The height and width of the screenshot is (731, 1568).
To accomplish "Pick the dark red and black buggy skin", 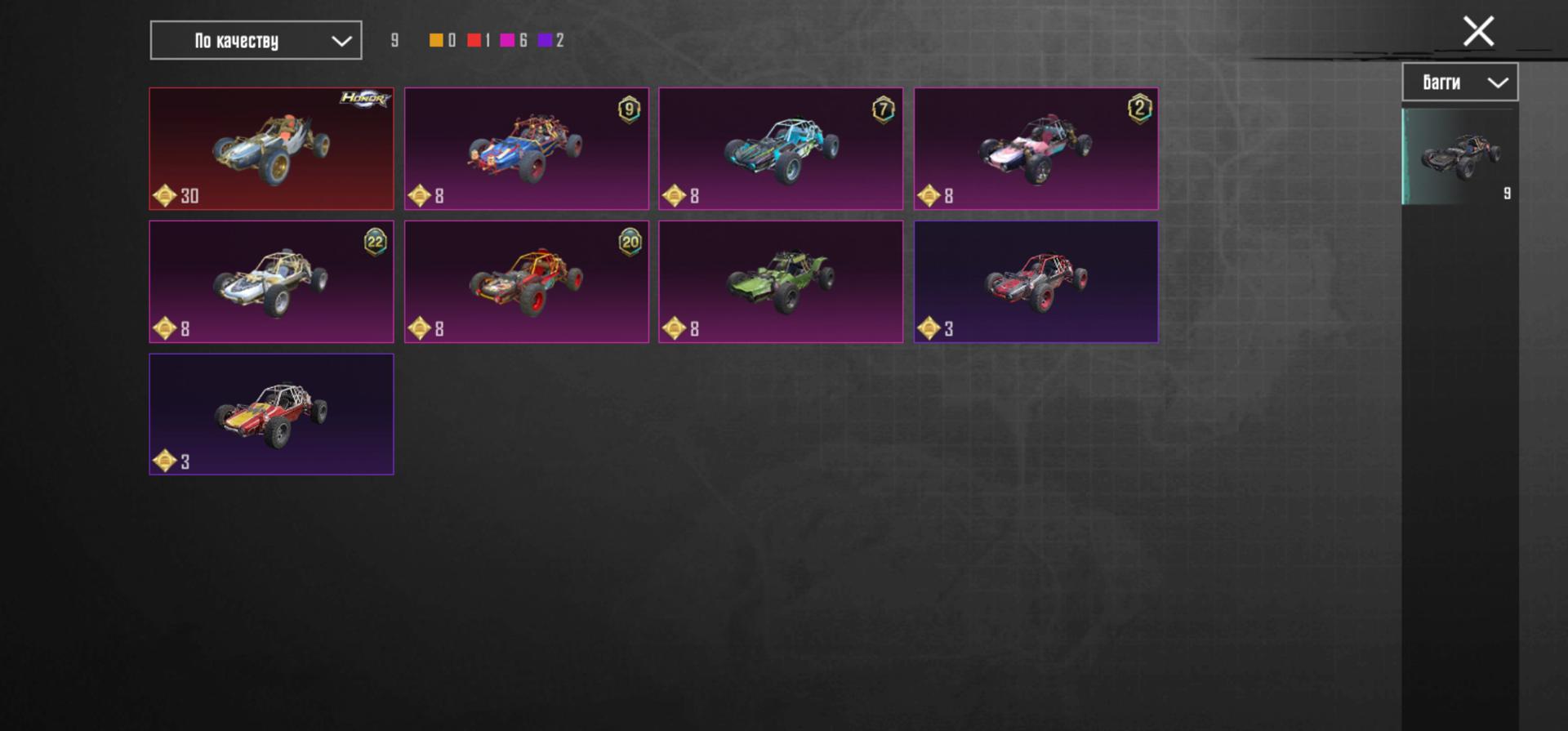I will (x=1036, y=282).
